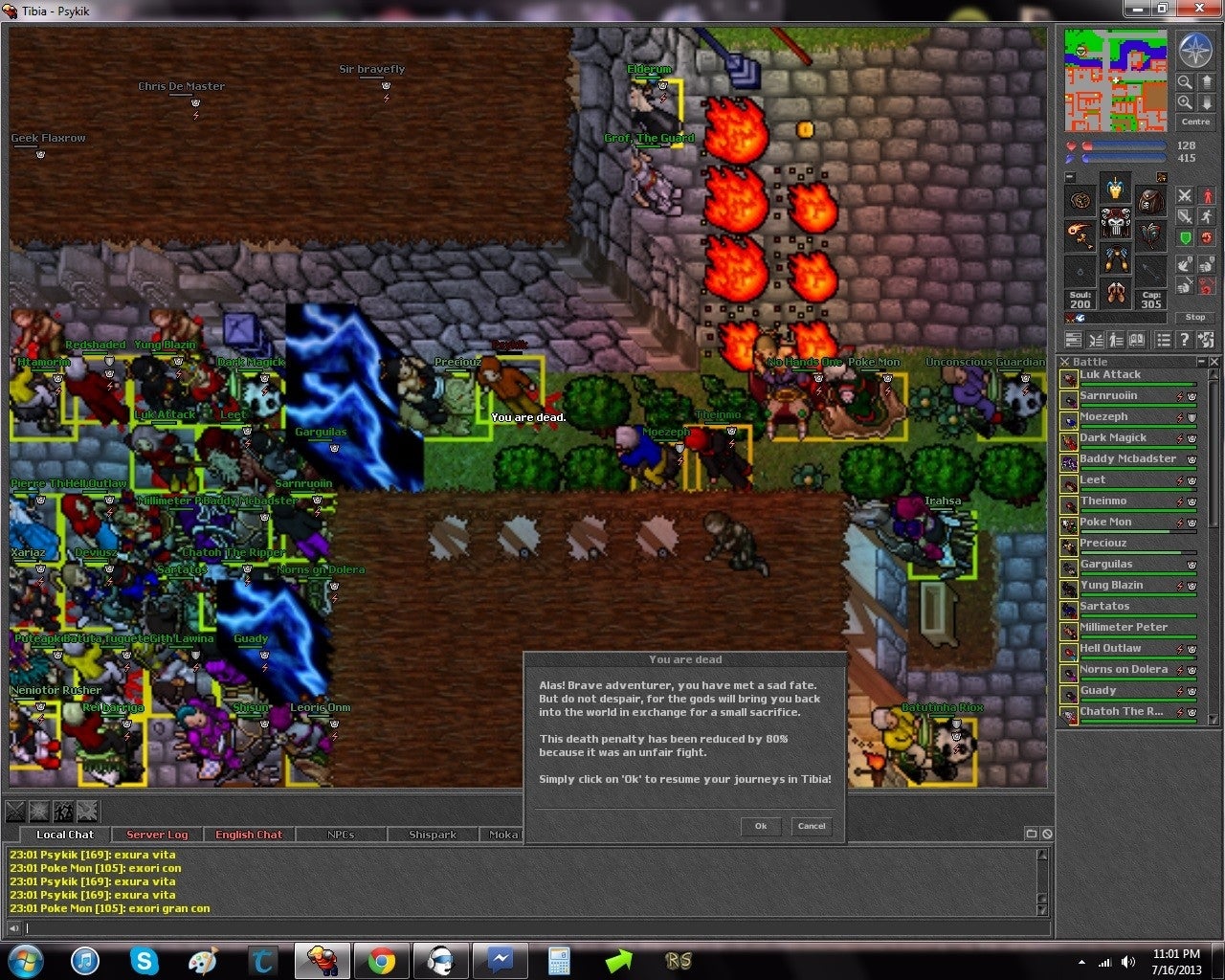Enable defensive fight mode with the green shield
This screenshot has height=980, width=1225.
[x=1184, y=237]
